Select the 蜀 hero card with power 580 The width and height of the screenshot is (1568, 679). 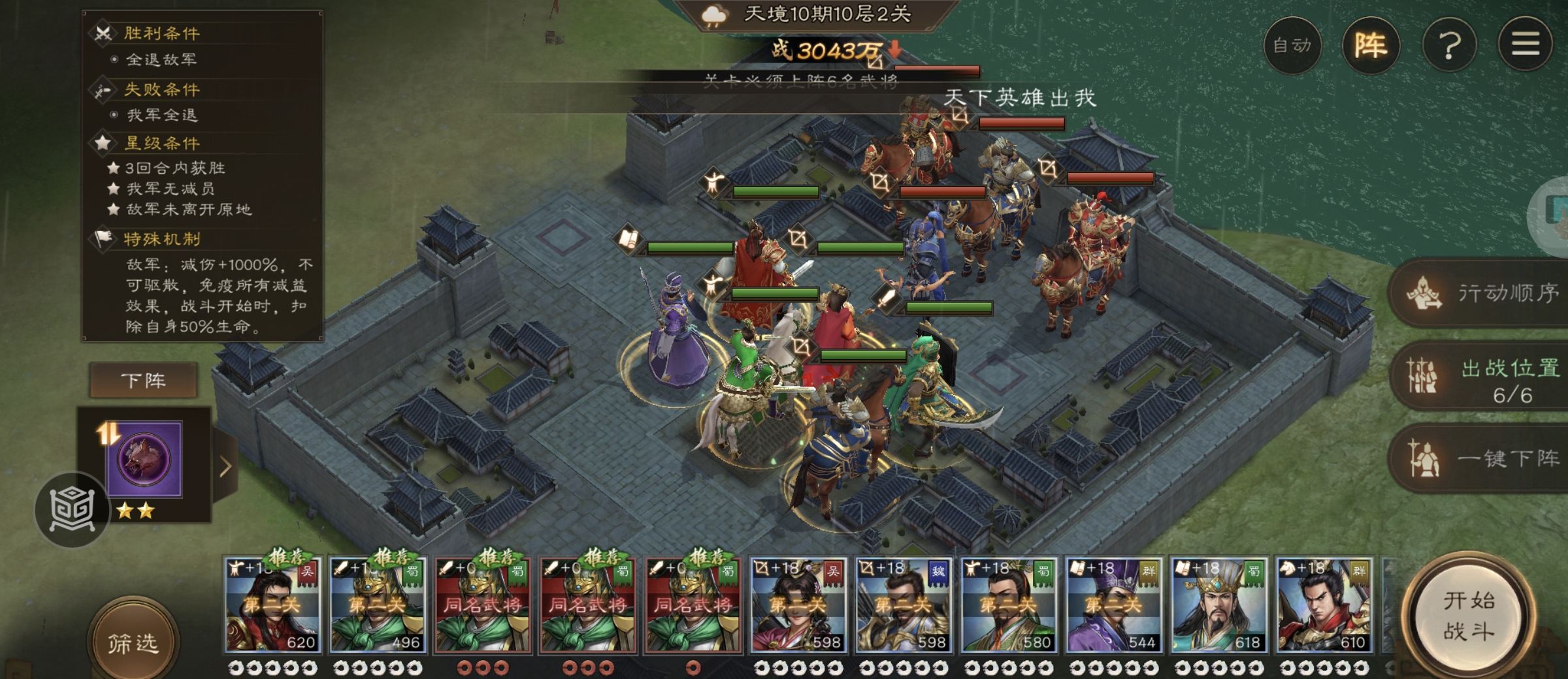(1007, 605)
